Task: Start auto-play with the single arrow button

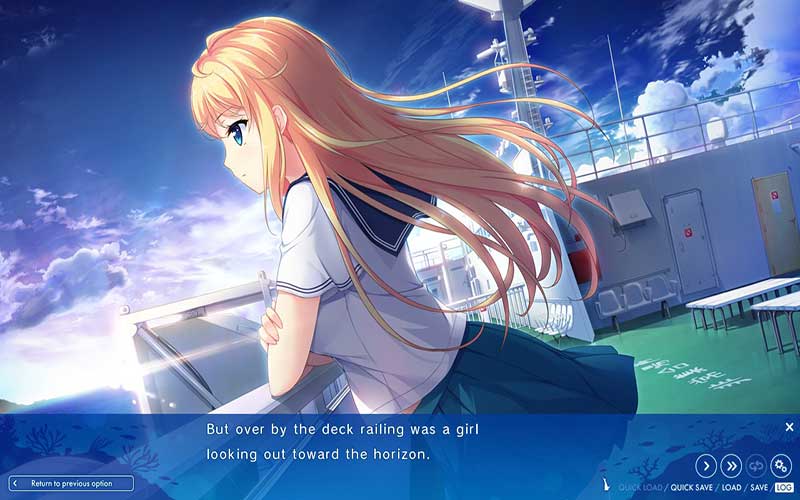Action: 705,465
